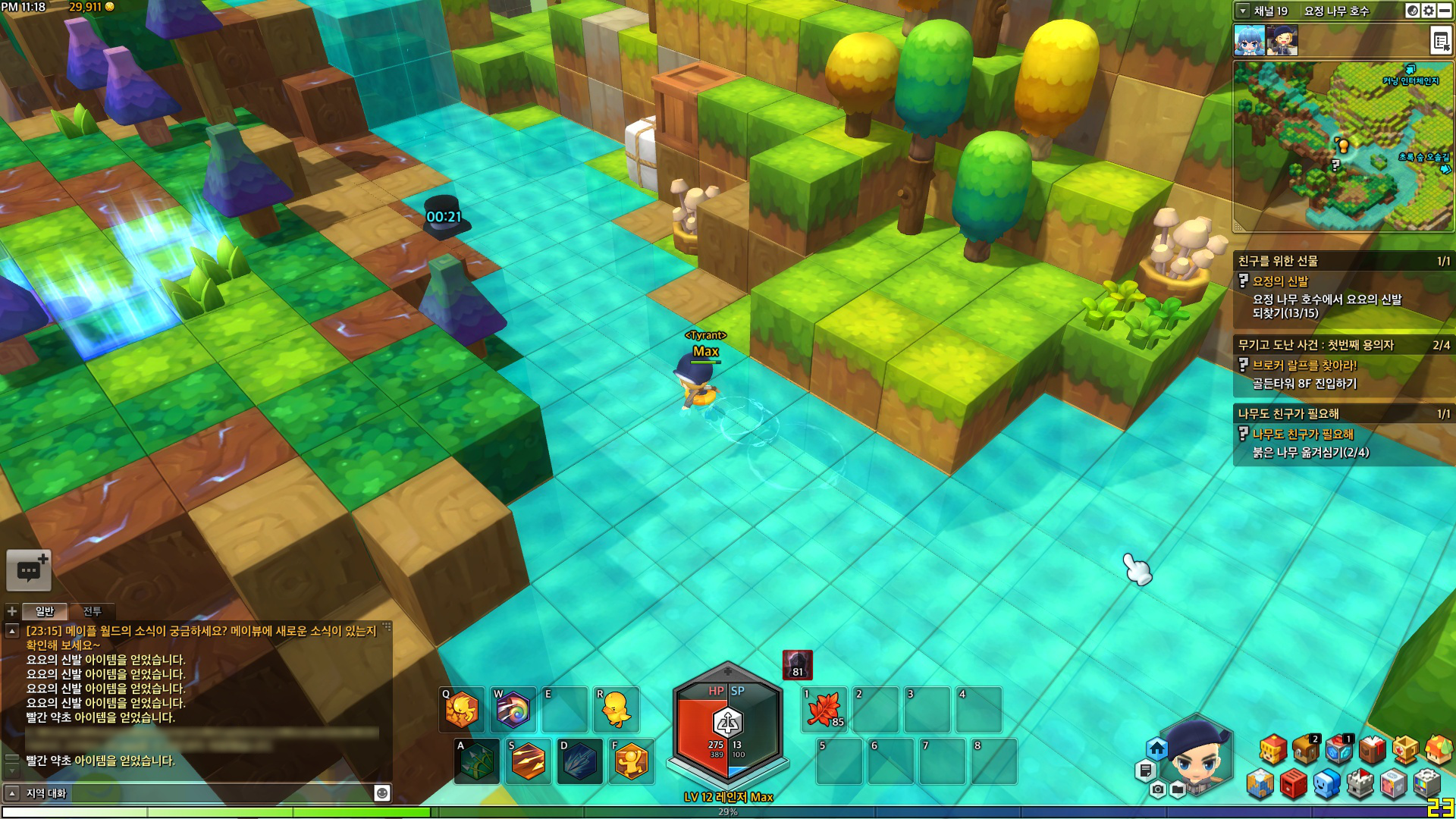
Task: Open the treasure chest inventory icon
Action: [x=1306, y=751]
